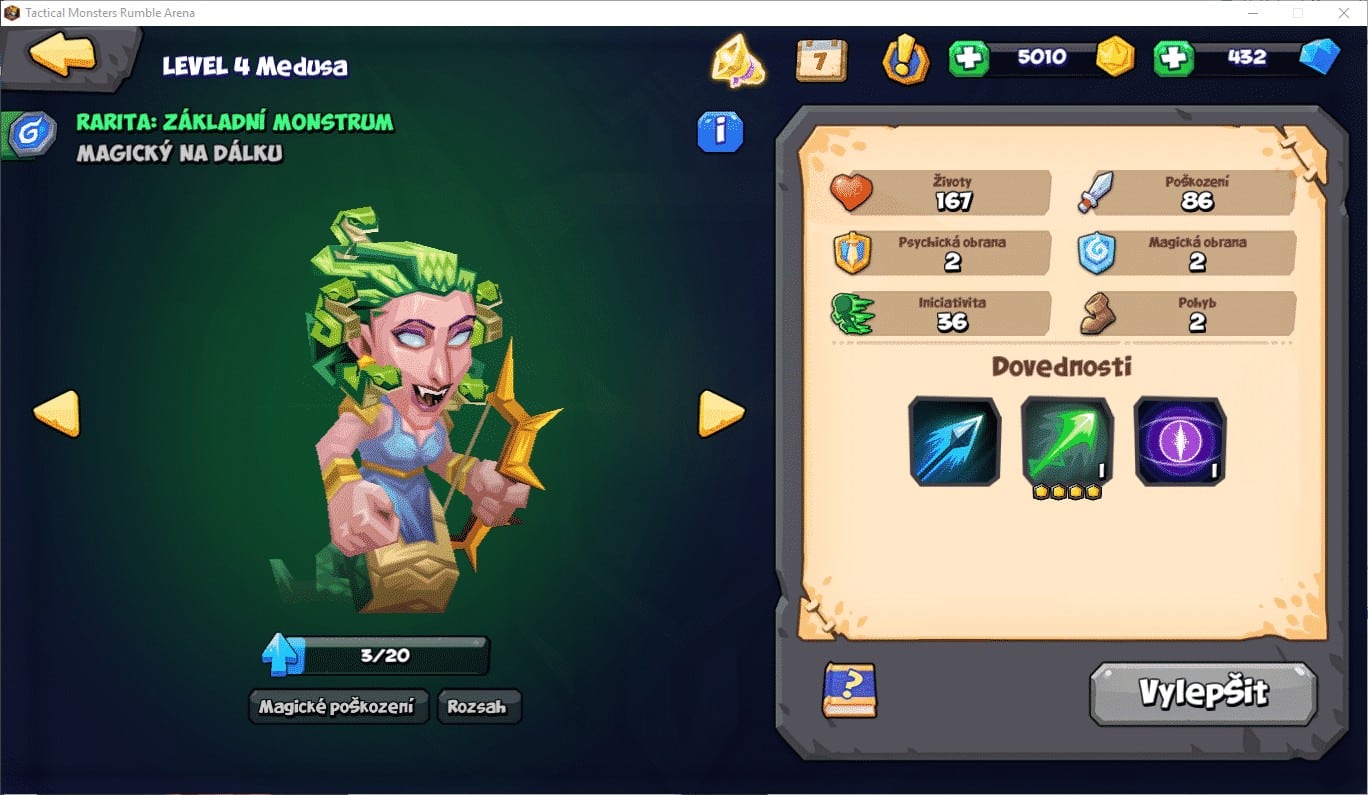Open the blue info button
1368x795 pixels.
(720, 131)
